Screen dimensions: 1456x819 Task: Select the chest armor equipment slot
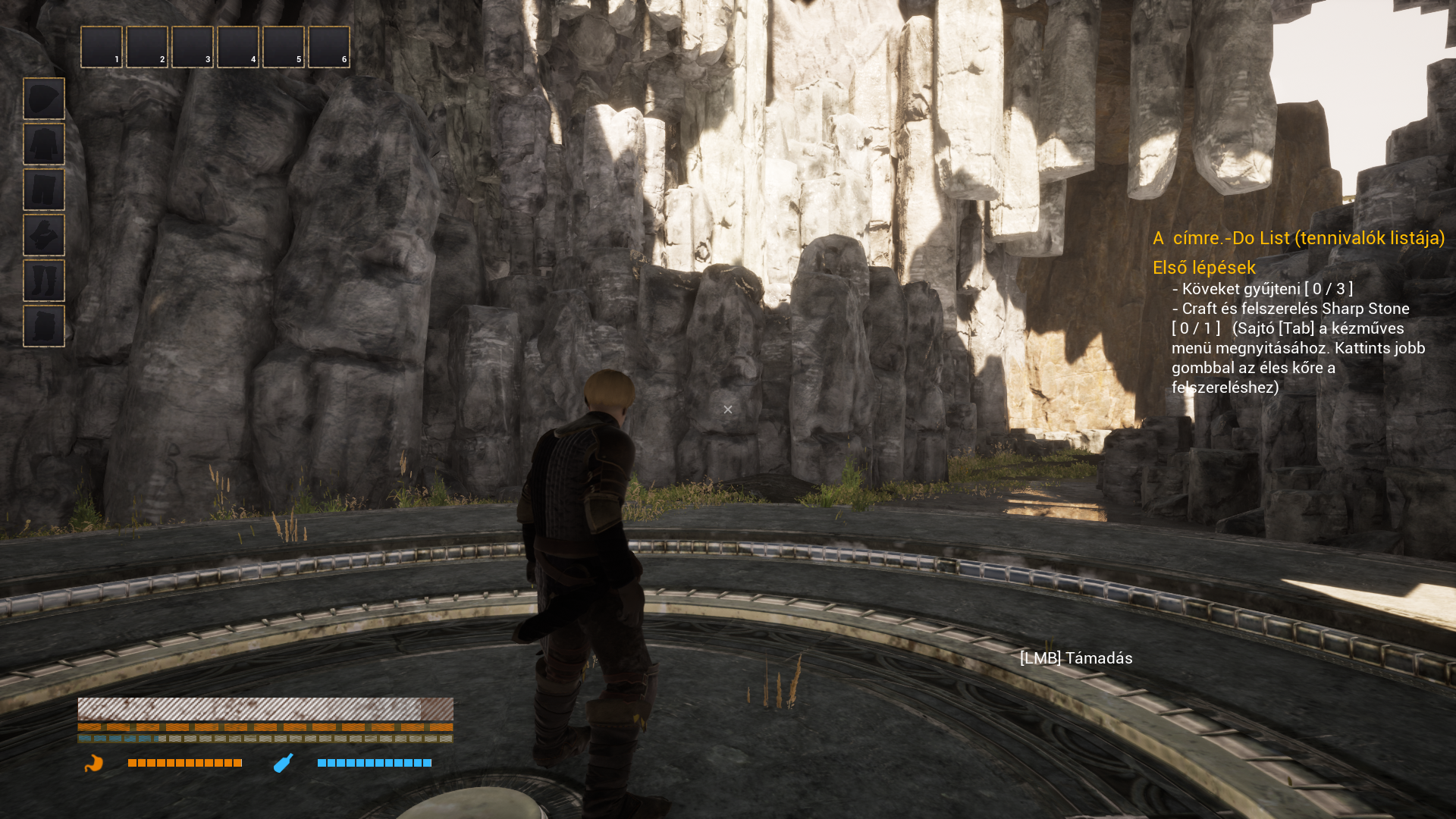point(44,144)
